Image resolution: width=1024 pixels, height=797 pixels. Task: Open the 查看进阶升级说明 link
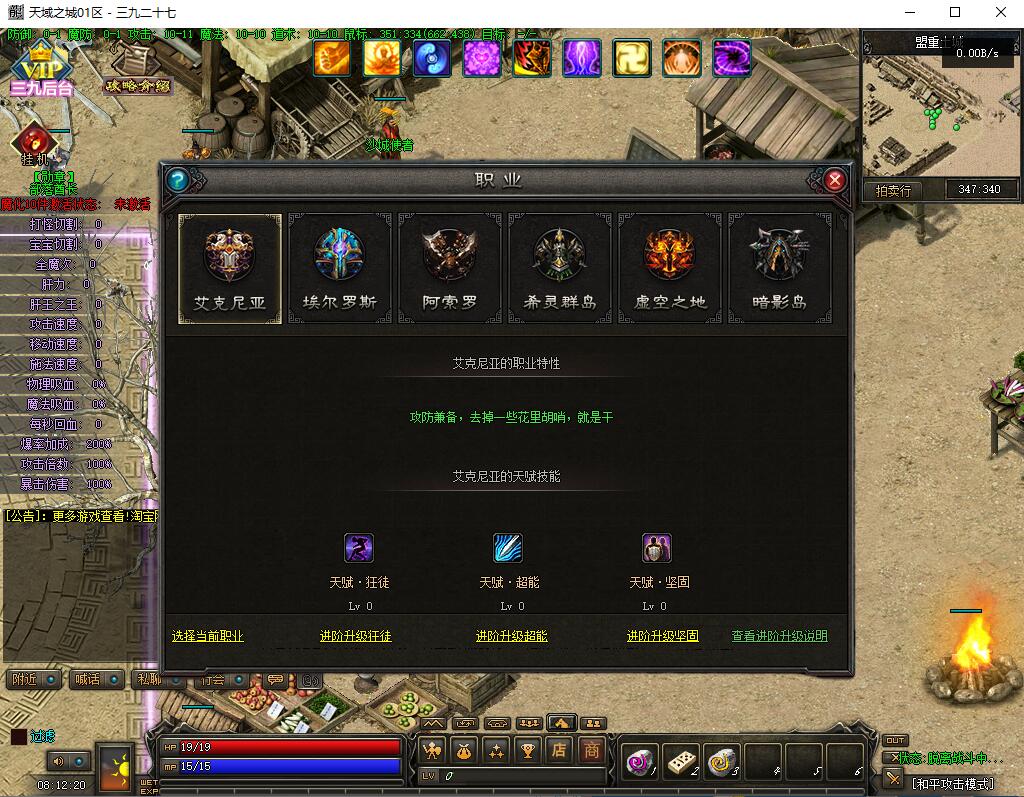tap(779, 636)
